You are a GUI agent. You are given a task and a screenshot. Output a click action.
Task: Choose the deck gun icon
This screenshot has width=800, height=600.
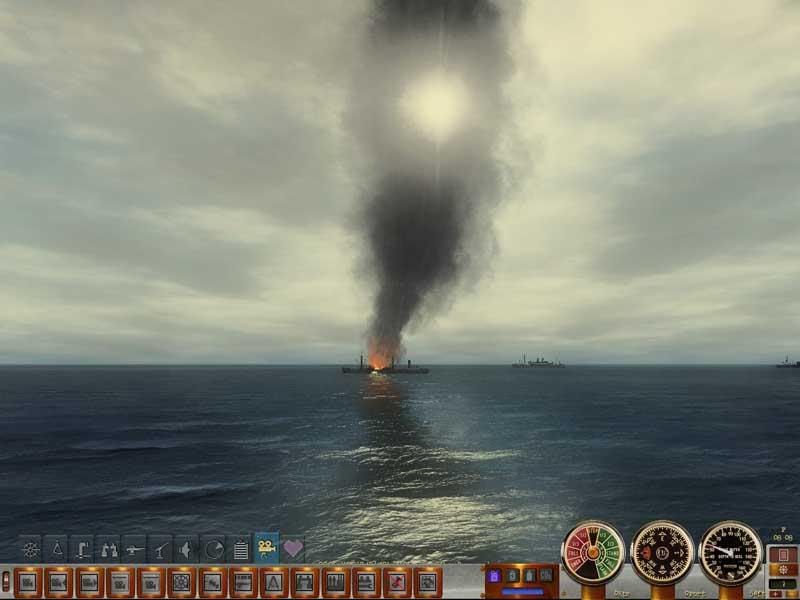tap(135, 549)
